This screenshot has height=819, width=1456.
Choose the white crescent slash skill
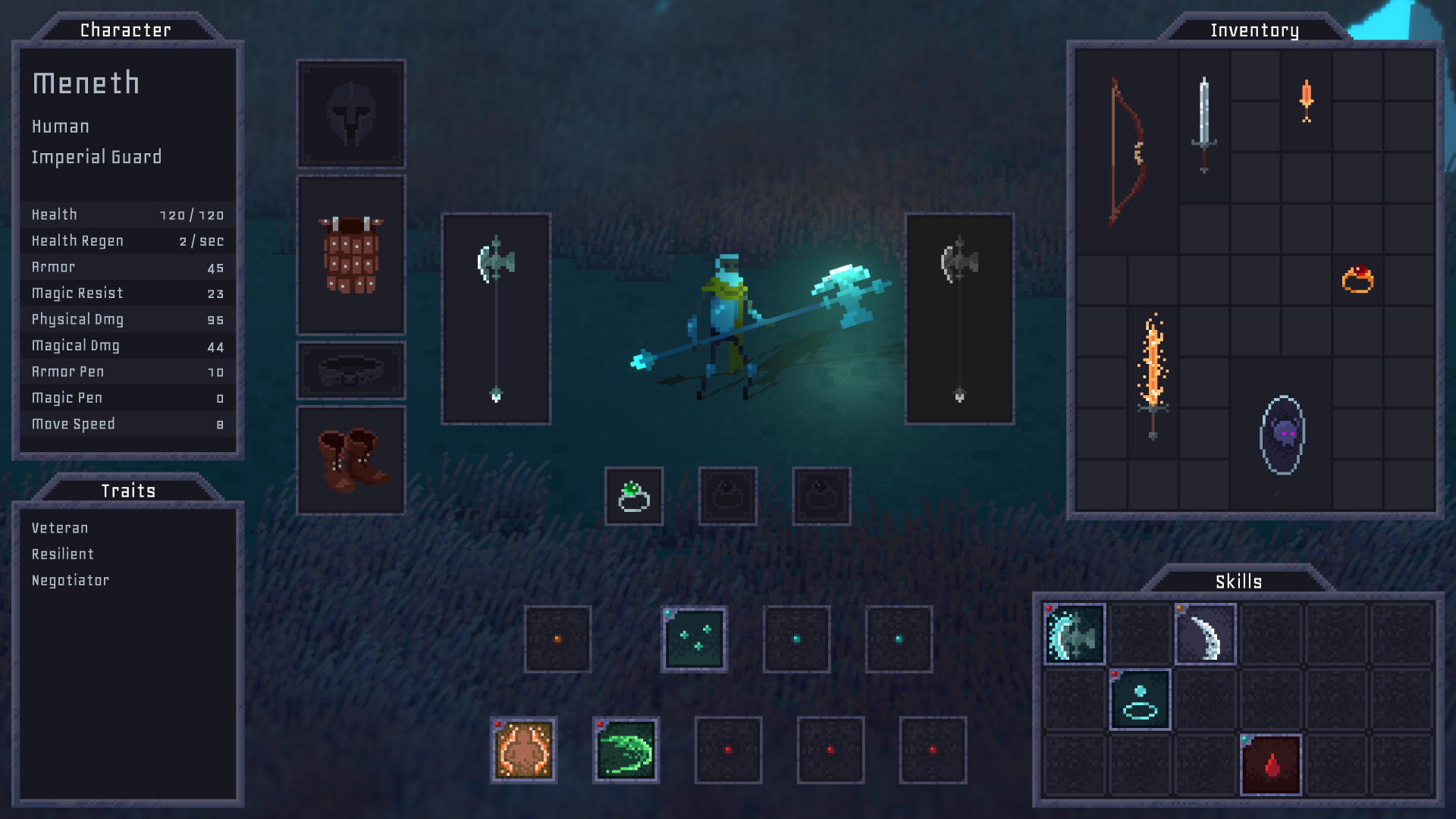point(1205,635)
